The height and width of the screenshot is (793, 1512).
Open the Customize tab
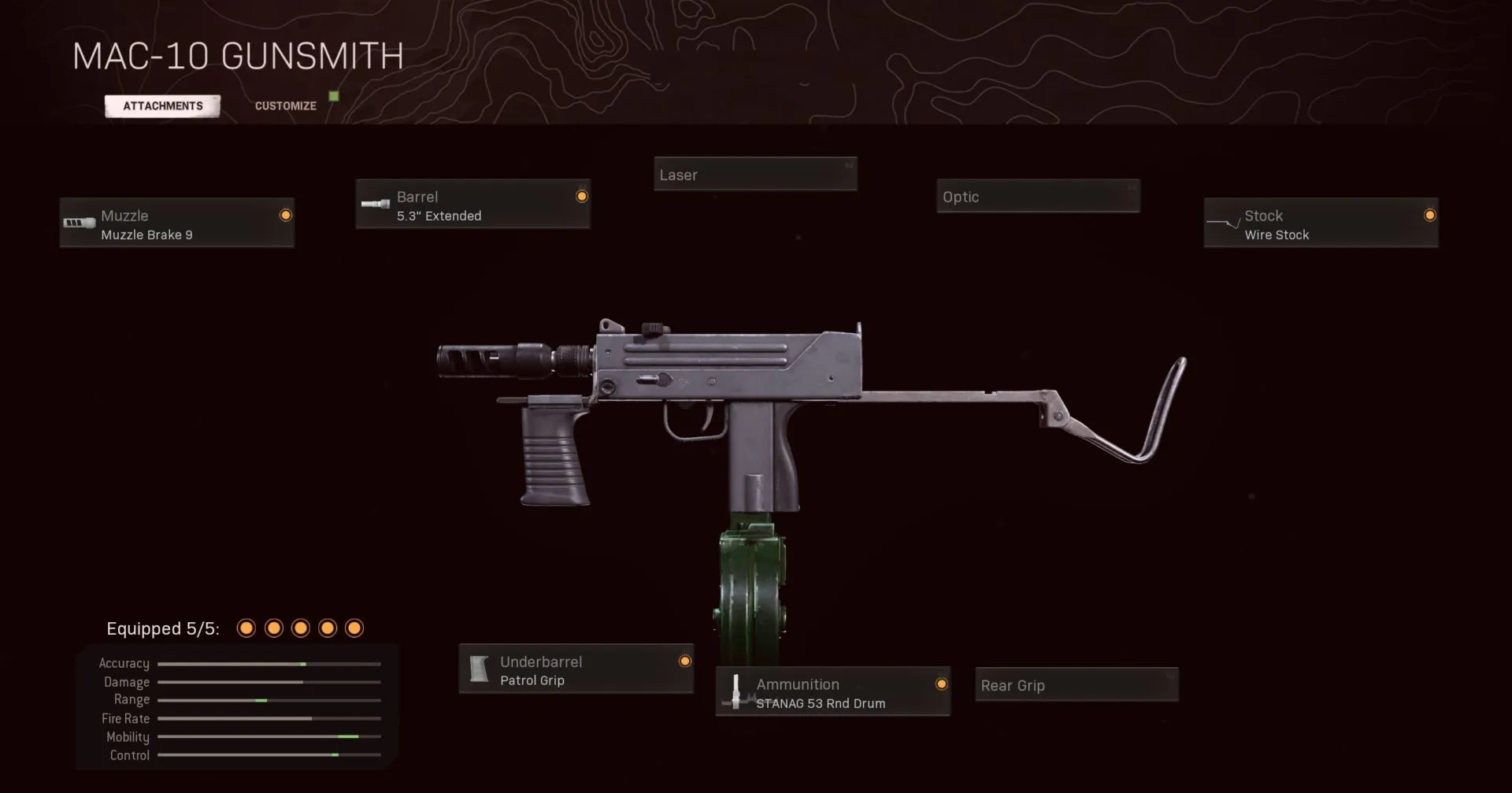pyautogui.click(x=285, y=106)
